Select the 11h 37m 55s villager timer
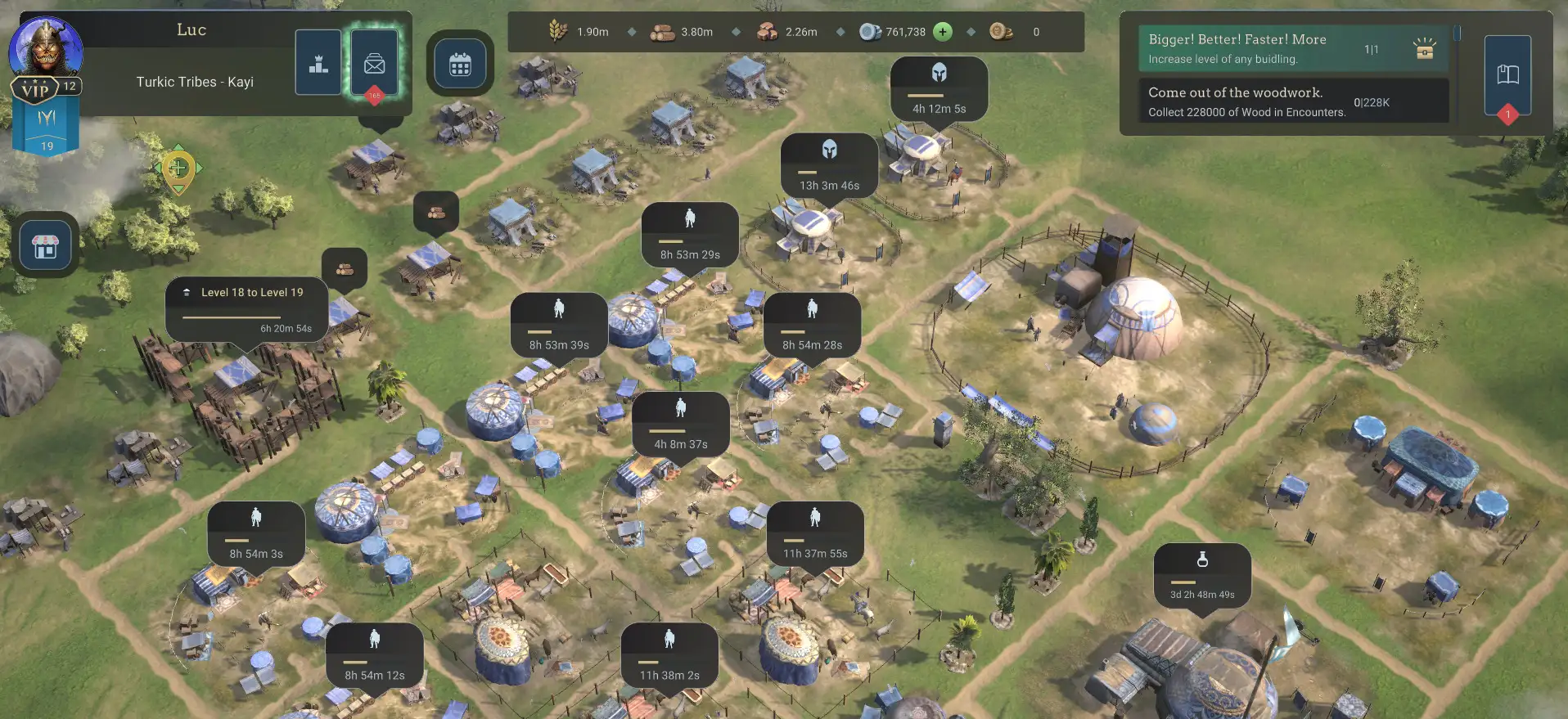Image resolution: width=1568 pixels, height=719 pixels. point(815,534)
